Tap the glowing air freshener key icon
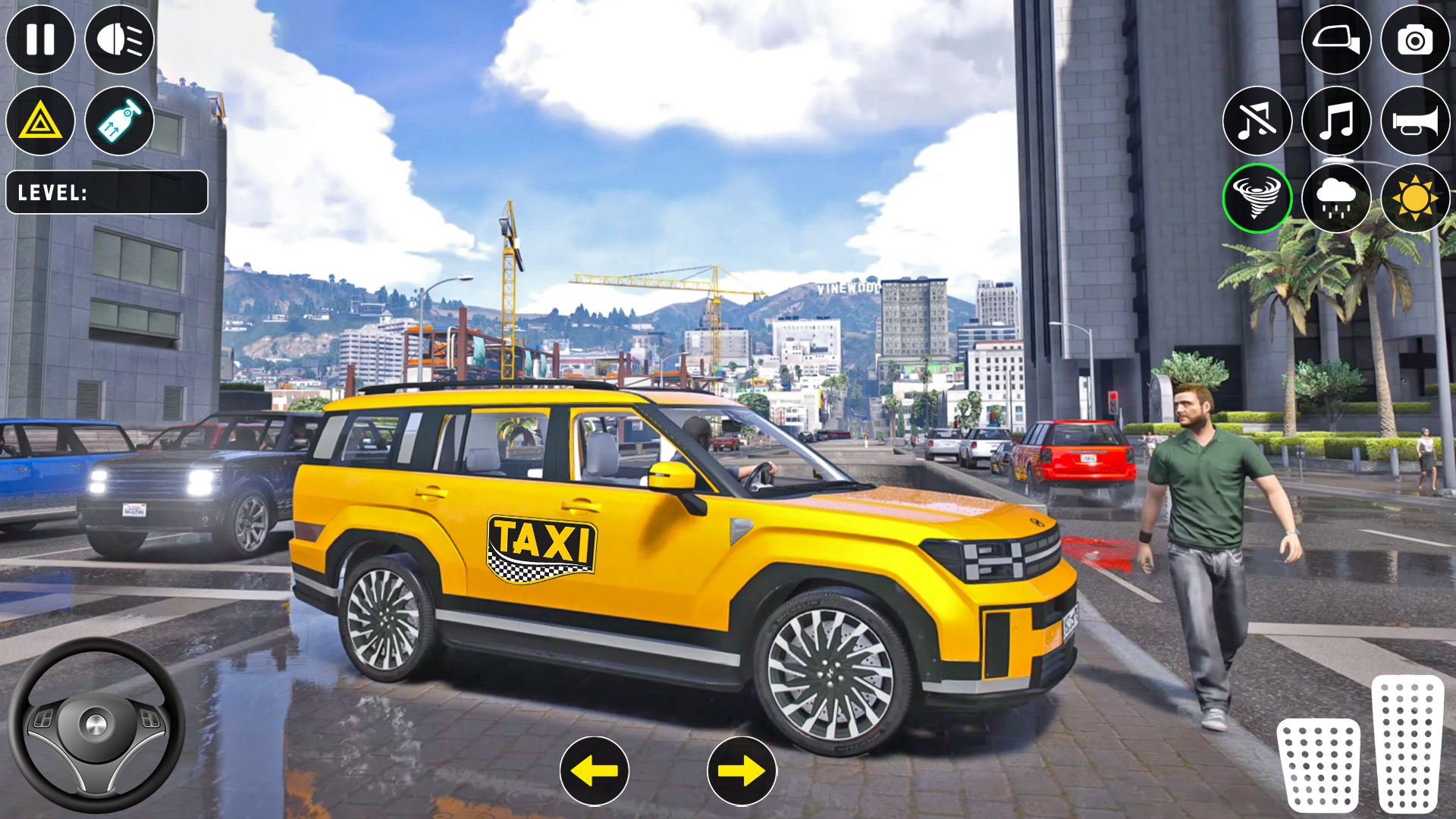 [x=120, y=121]
